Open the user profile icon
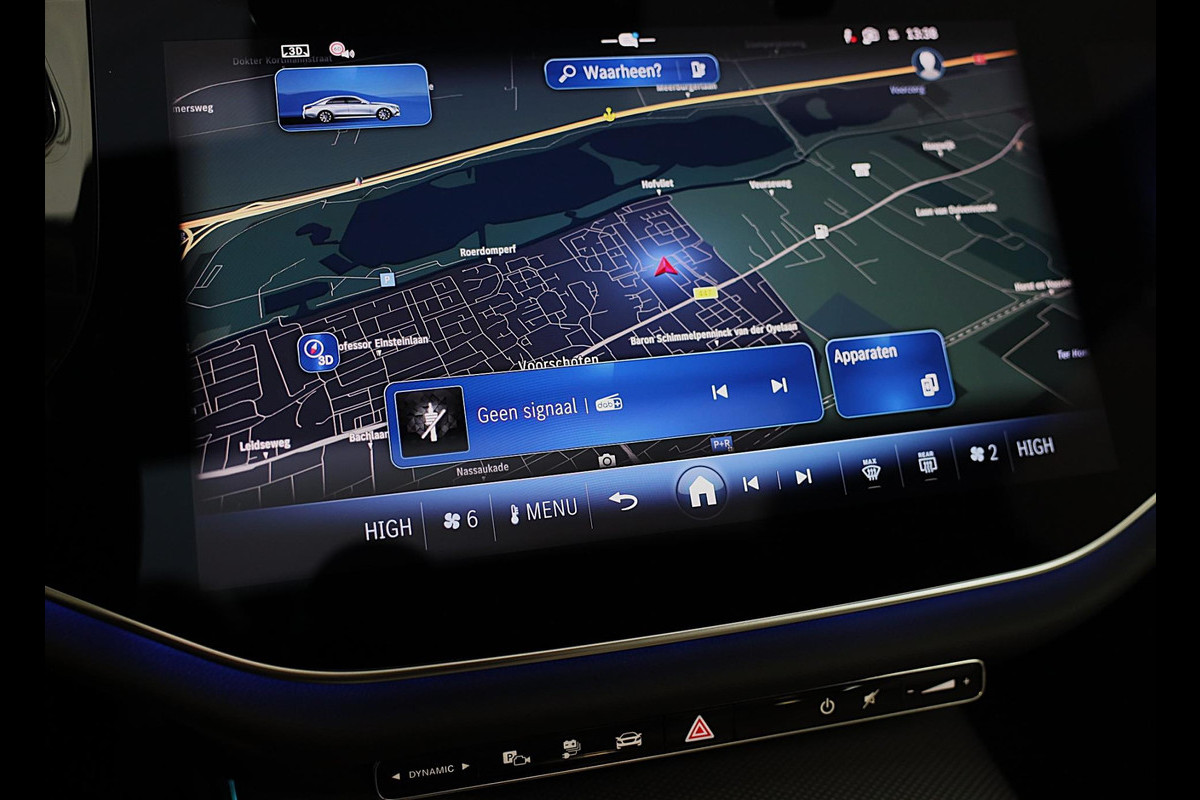The height and width of the screenshot is (800, 1200). (928, 64)
